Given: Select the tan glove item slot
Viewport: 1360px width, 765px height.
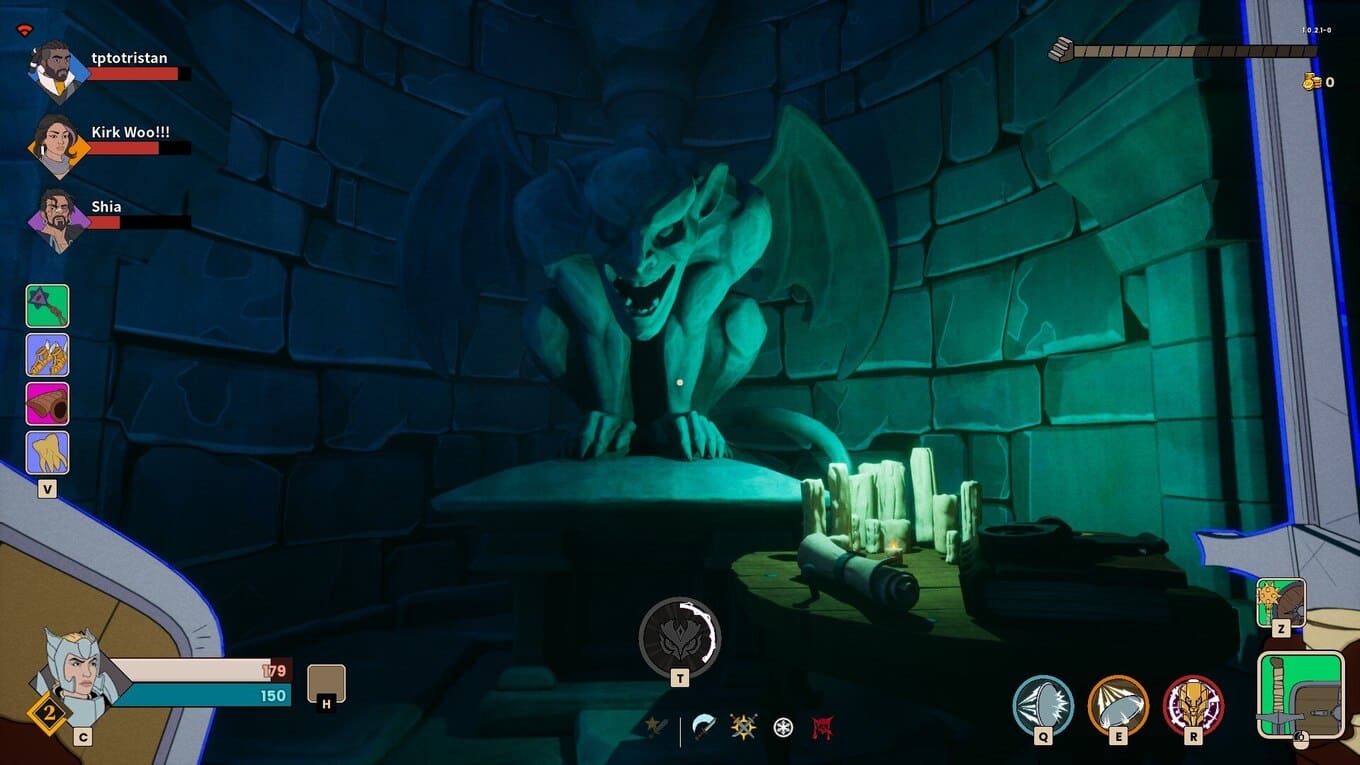Looking at the screenshot, I should 47,453.
